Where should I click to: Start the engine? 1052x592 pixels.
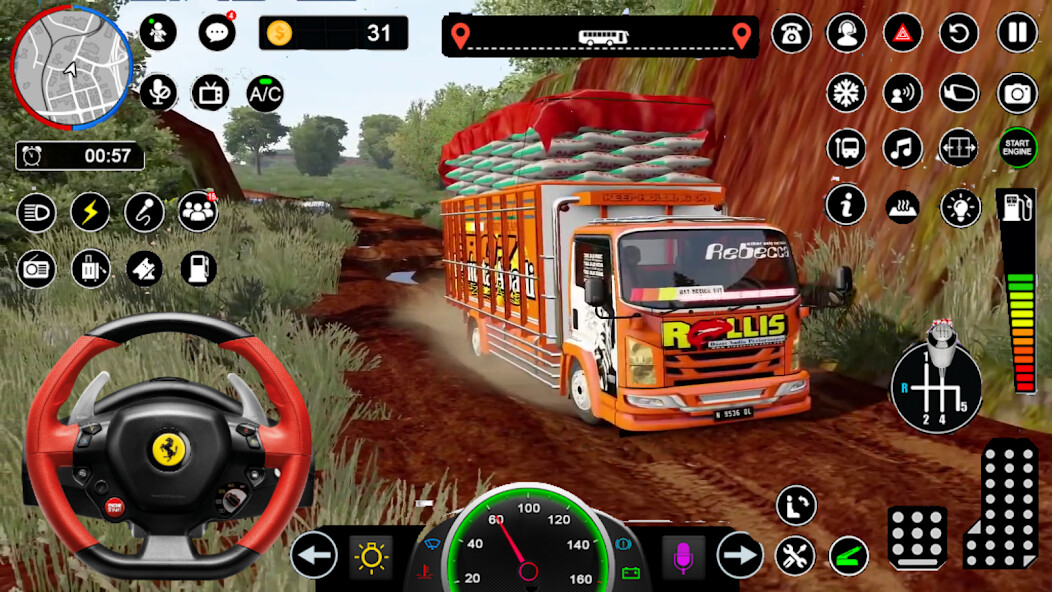pyautogui.click(x=1018, y=148)
